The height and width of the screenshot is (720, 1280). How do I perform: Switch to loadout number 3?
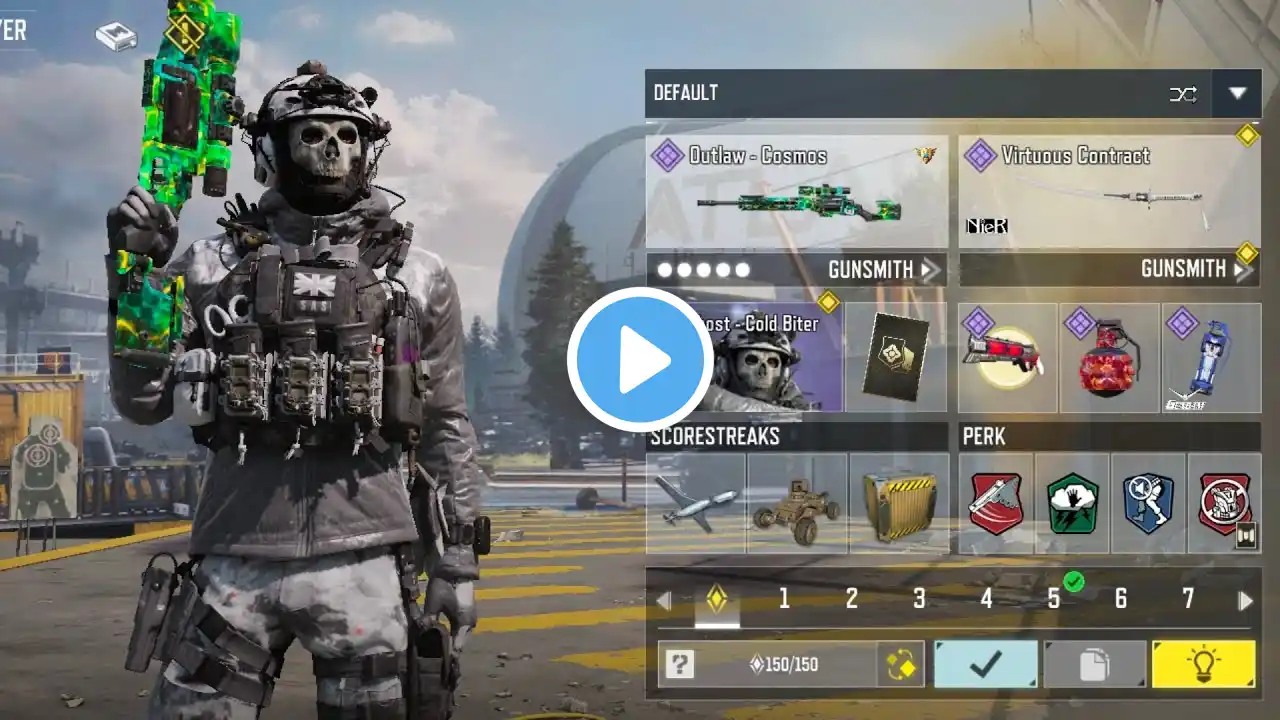click(918, 599)
